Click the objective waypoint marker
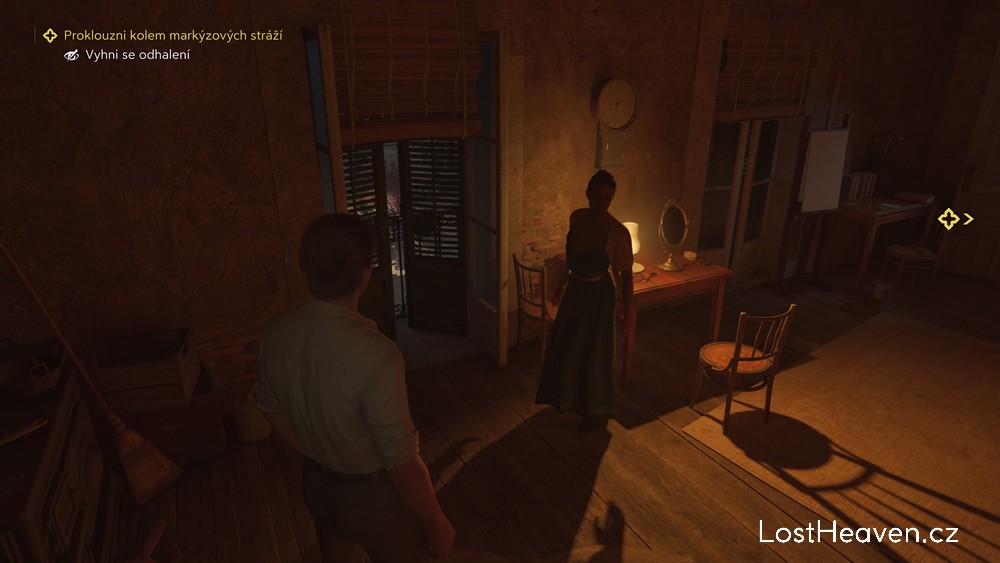Image resolution: width=1000 pixels, height=563 pixels. 949,218
